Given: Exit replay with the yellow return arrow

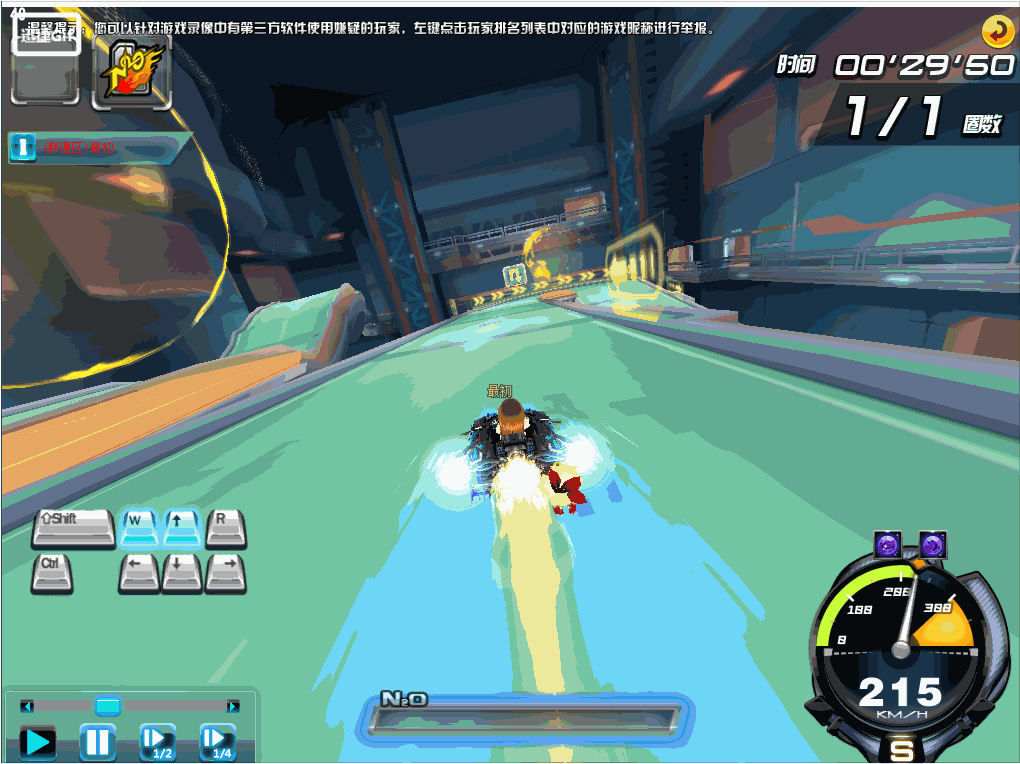Looking at the screenshot, I should click(997, 32).
